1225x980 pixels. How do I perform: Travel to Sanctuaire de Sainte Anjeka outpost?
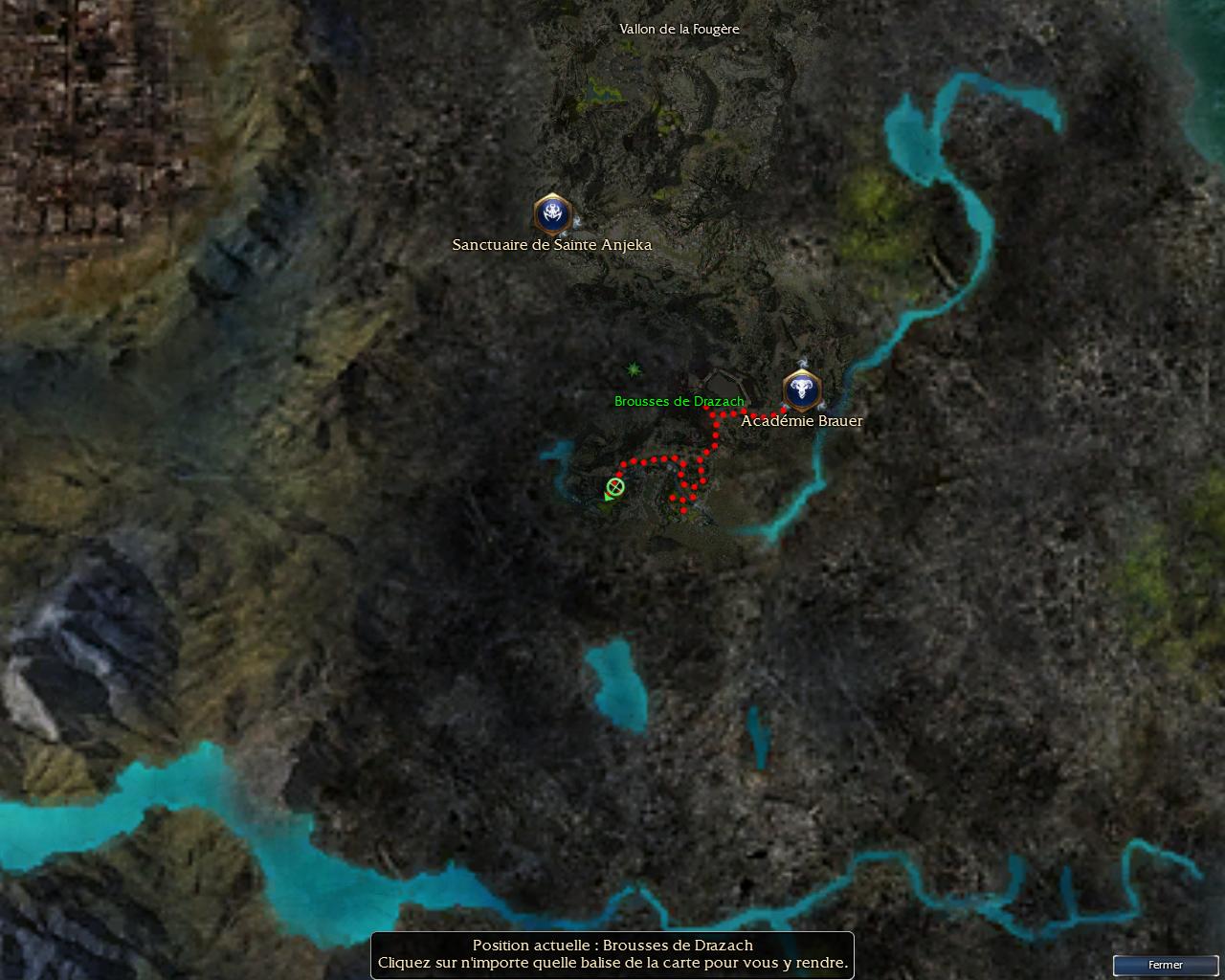click(x=552, y=214)
